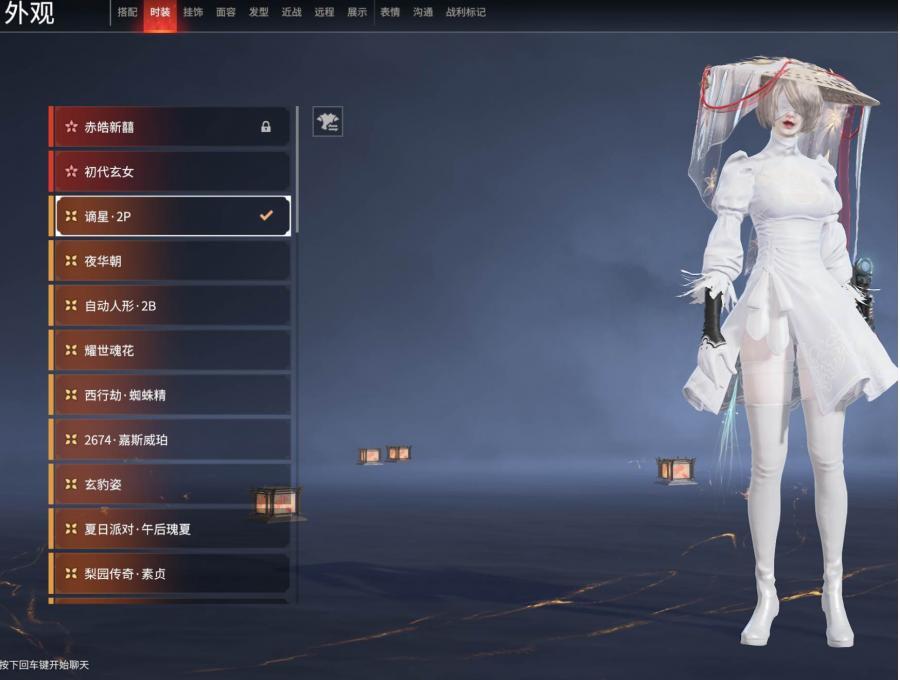Choose the 自动人形·2B outfit
Image resolution: width=900 pixels, height=680 pixels.
(170, 306)
